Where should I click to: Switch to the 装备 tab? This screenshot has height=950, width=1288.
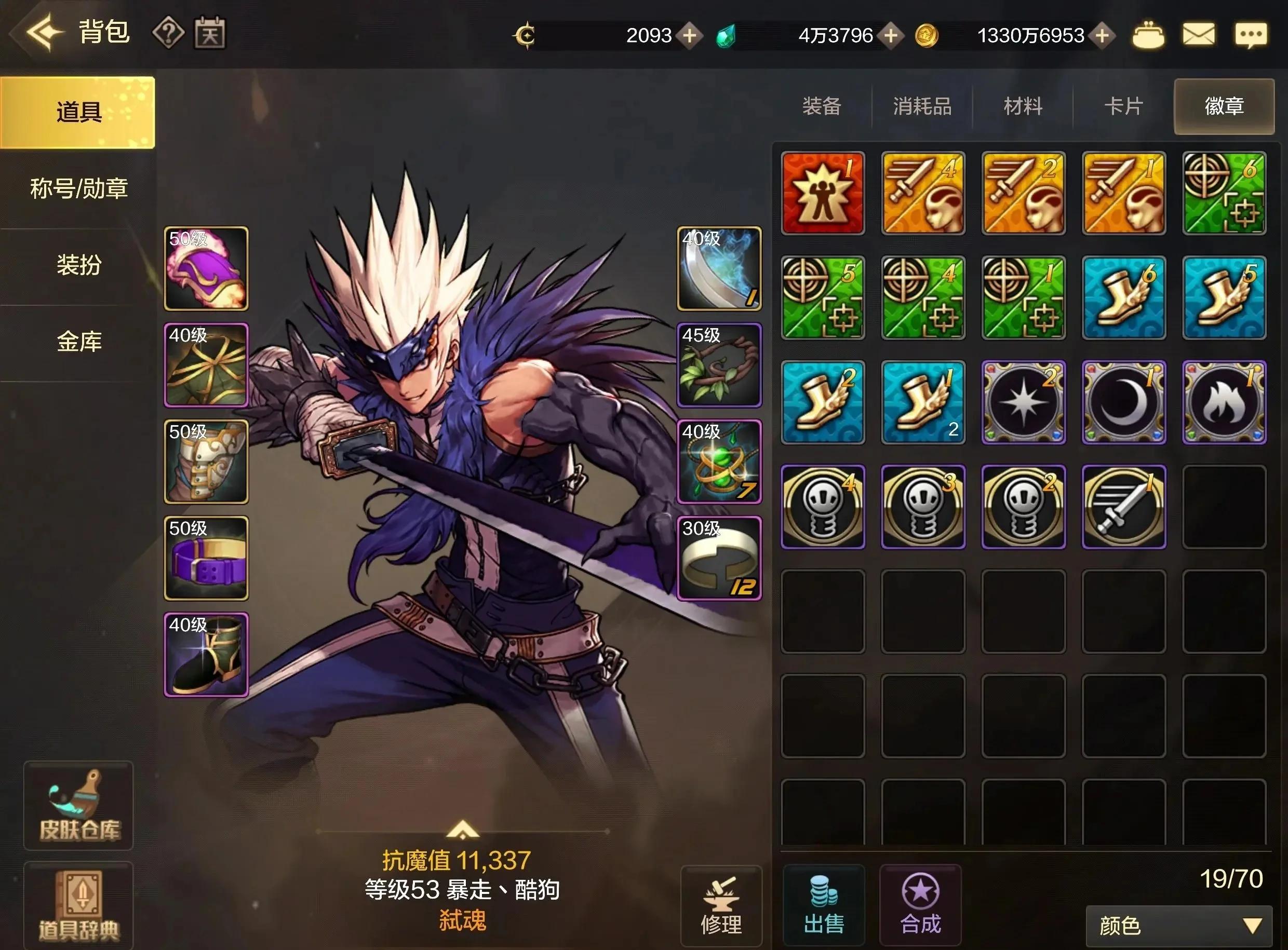click(x=822, y=106)
